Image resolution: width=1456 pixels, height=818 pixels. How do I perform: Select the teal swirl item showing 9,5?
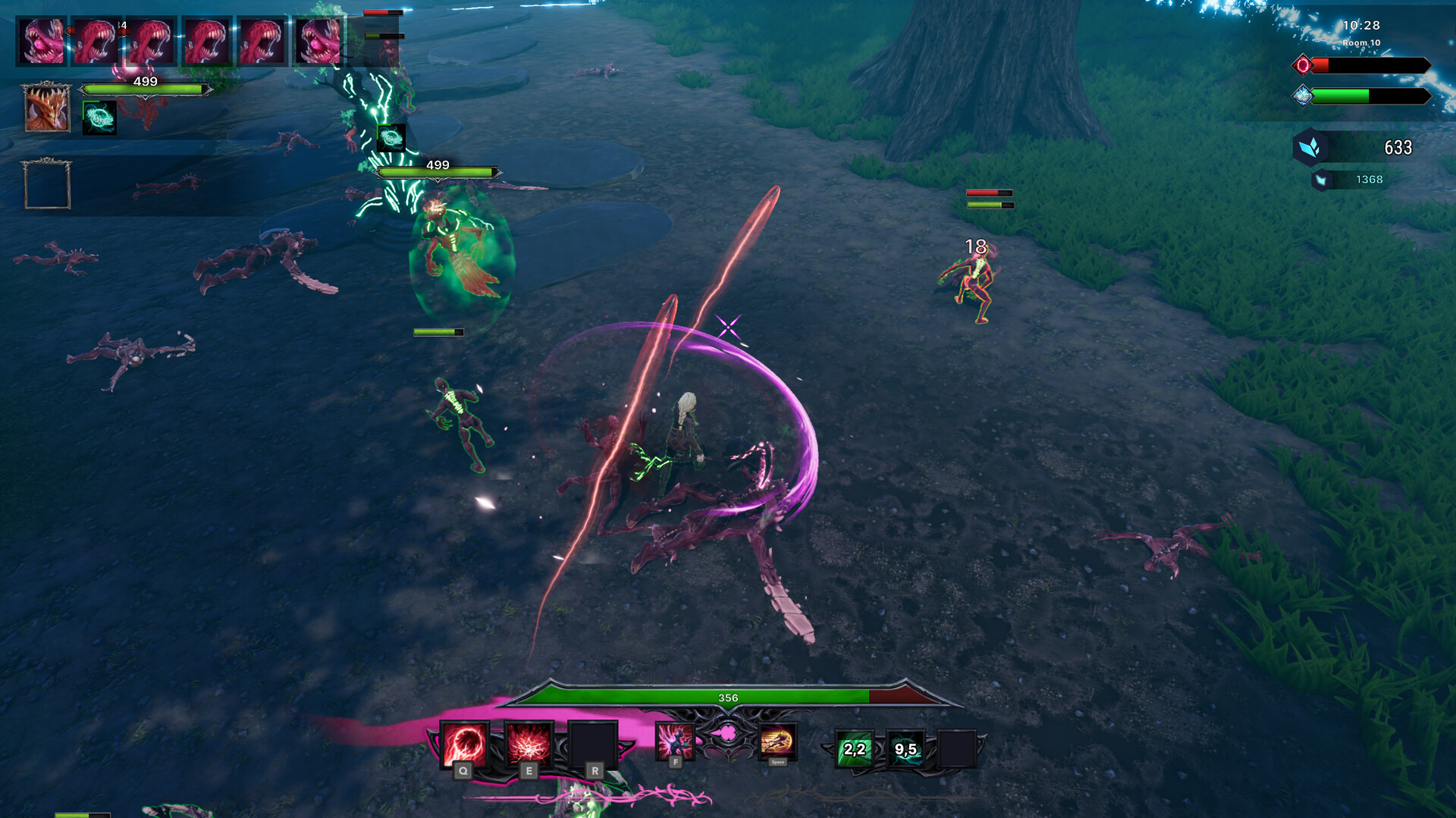[905, 749]
